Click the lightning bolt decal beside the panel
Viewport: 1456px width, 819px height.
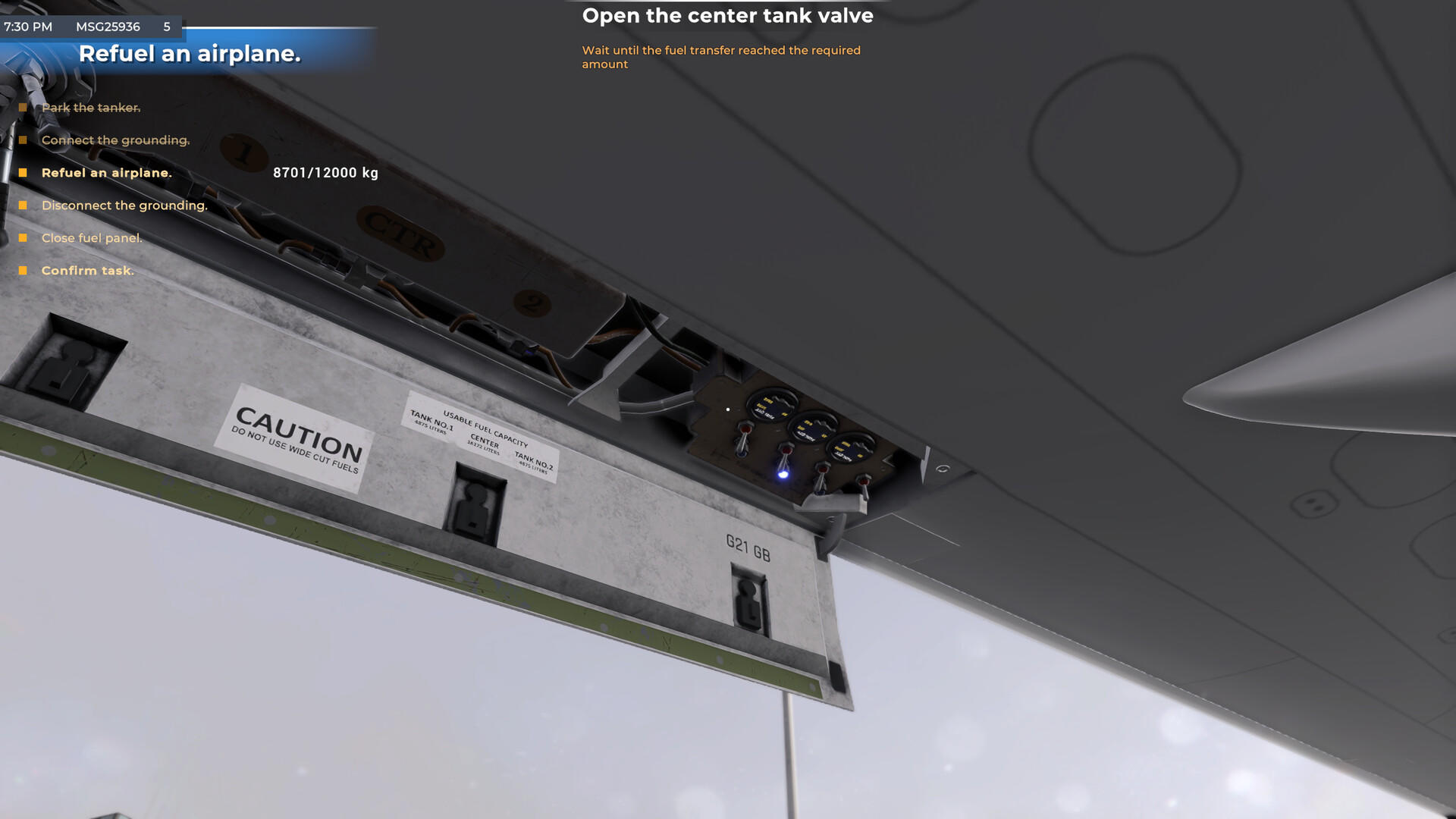pos(927,464)
